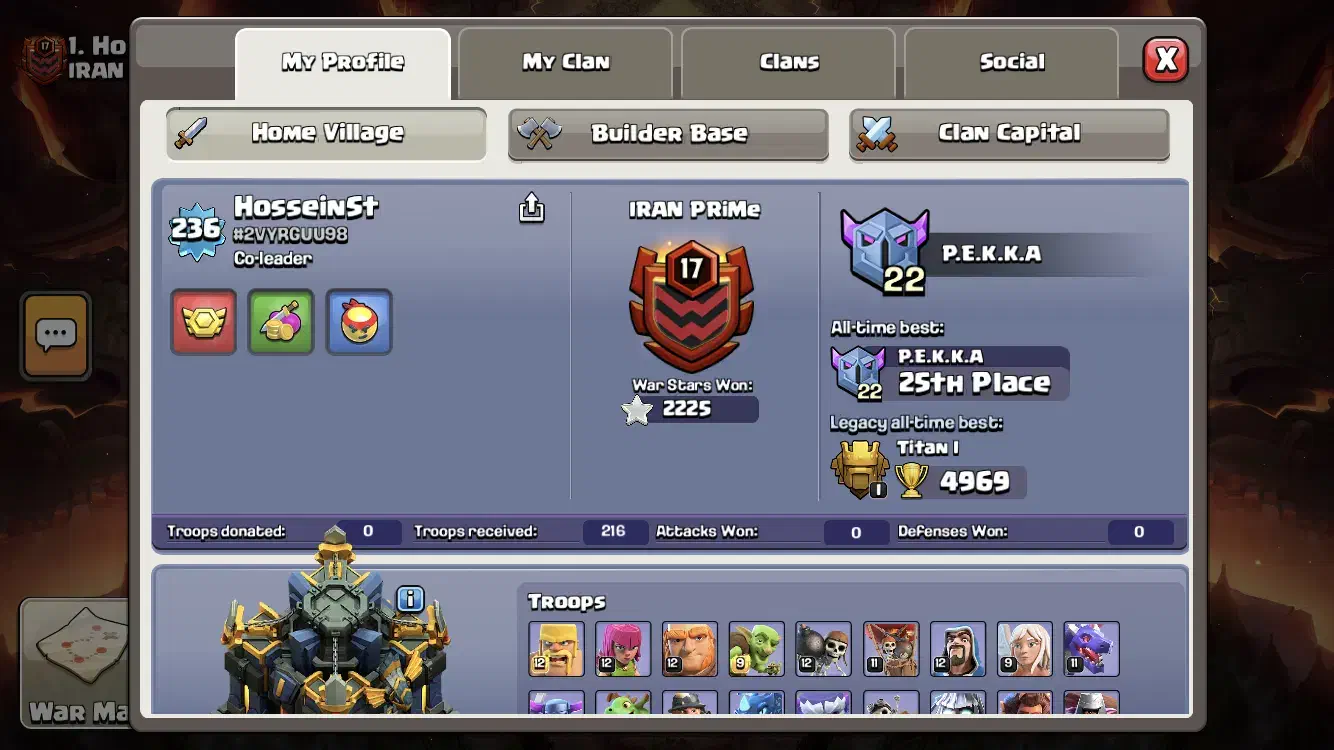The image size is (1334, 750).
Task: Open the Builder Base view
Action: coord(667,132)
